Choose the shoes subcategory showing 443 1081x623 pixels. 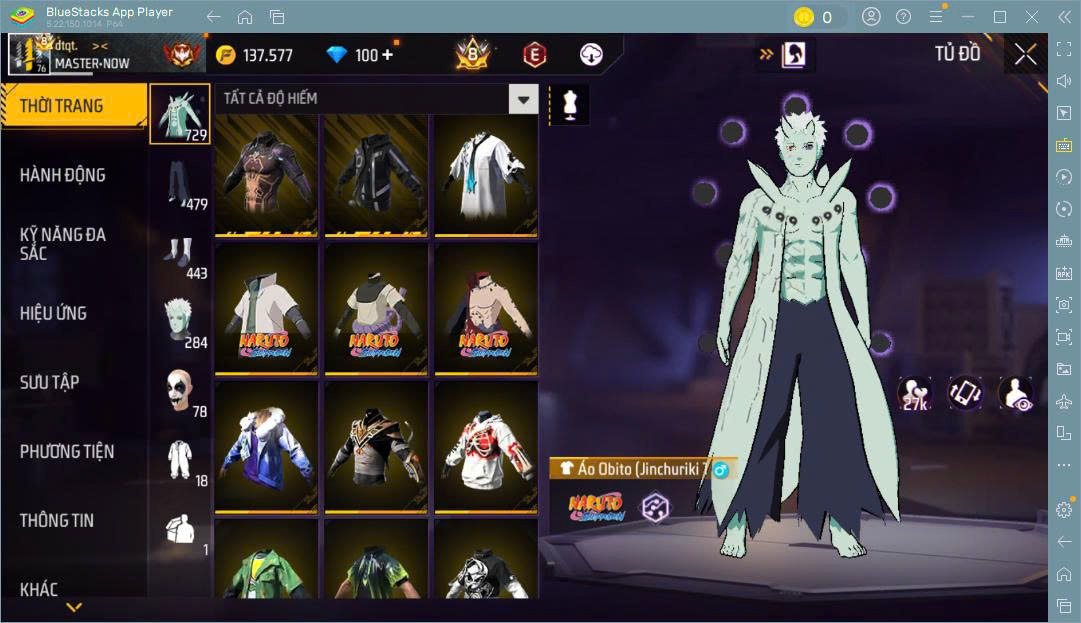[x=180, y=254]
